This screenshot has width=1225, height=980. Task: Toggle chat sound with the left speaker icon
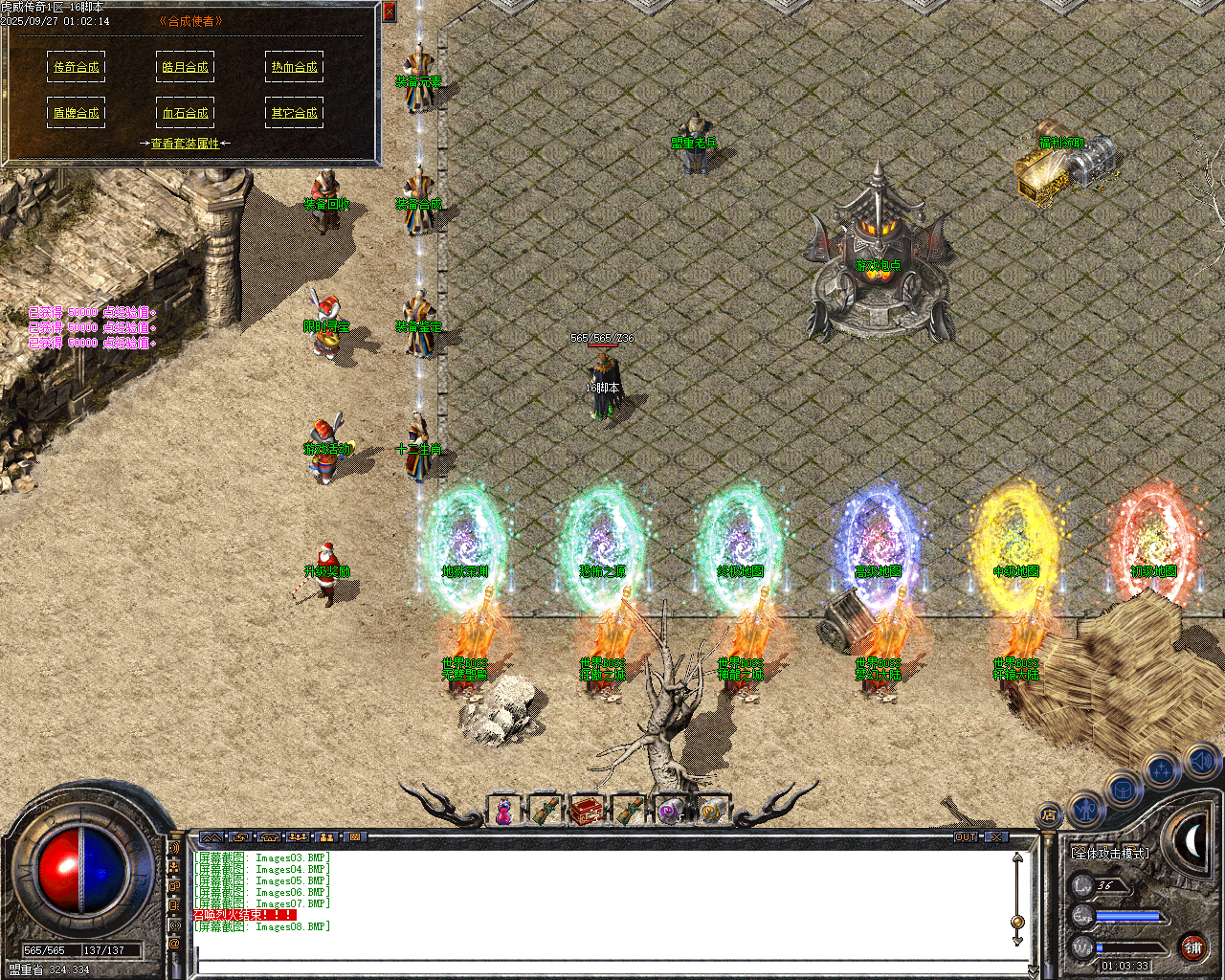[175, 849]
